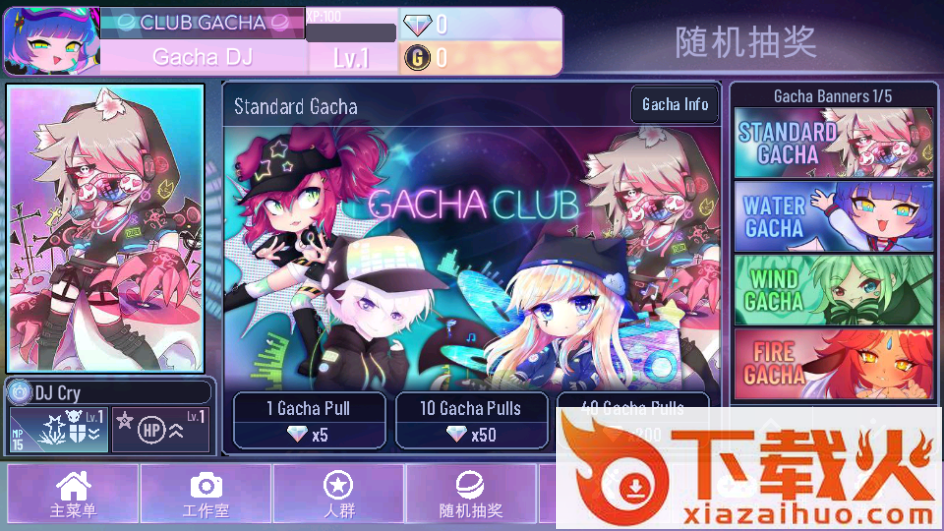Buy 10 Gacha Pulls for 50 gems
This screenshot has width=944, height=531.
470,420
